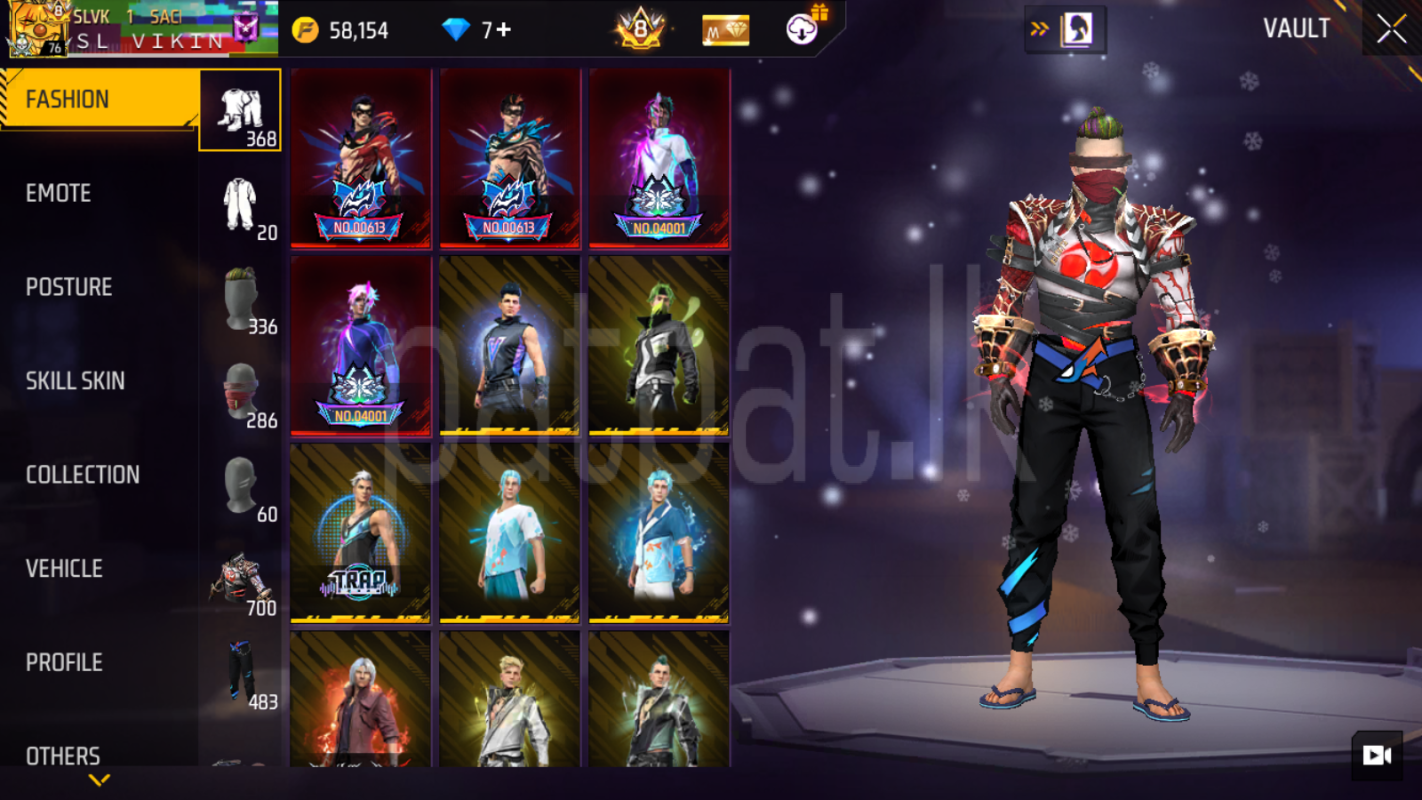Open the cloud download icon with gift
This screenshot has width=1422, height=800.
coord(804,29)
